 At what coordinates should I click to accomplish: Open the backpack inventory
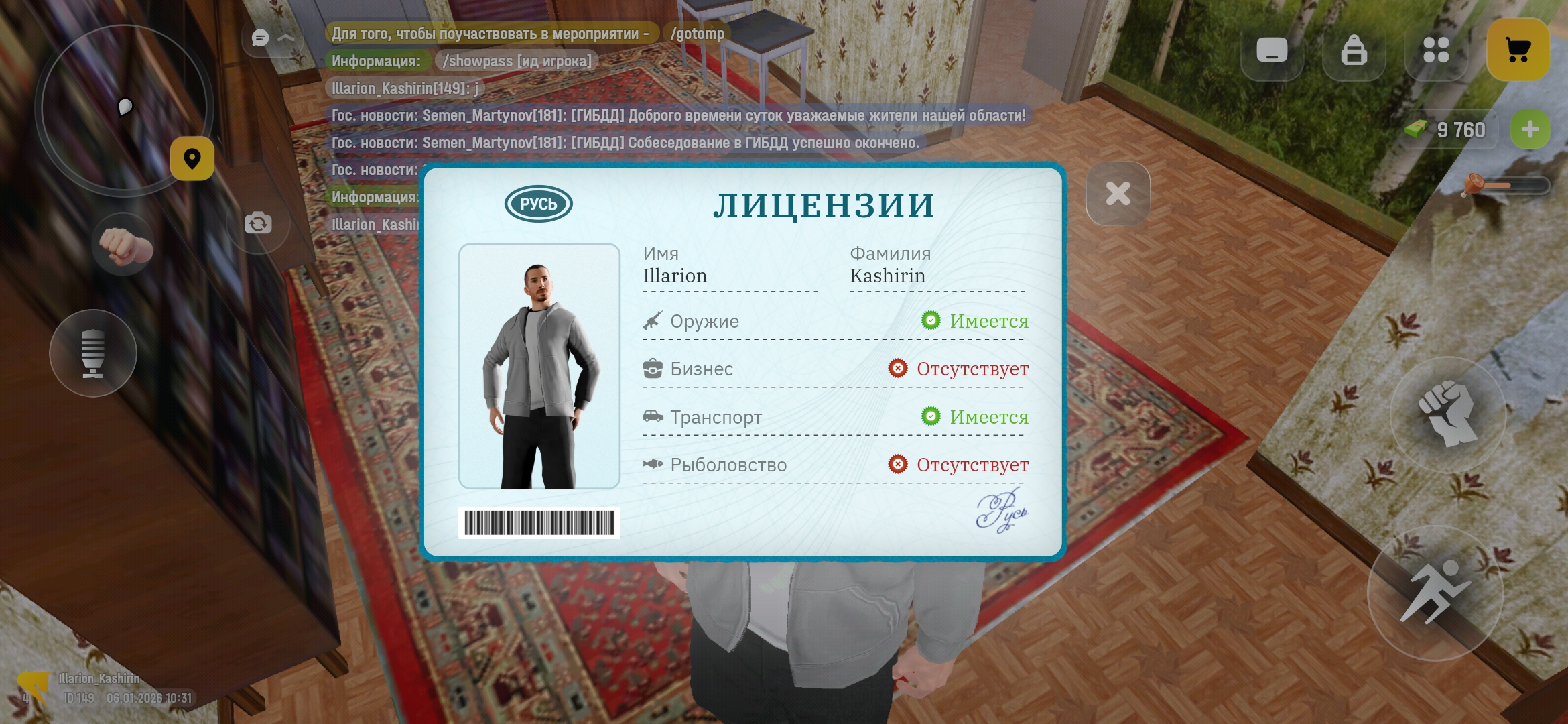click(1354, 50)
